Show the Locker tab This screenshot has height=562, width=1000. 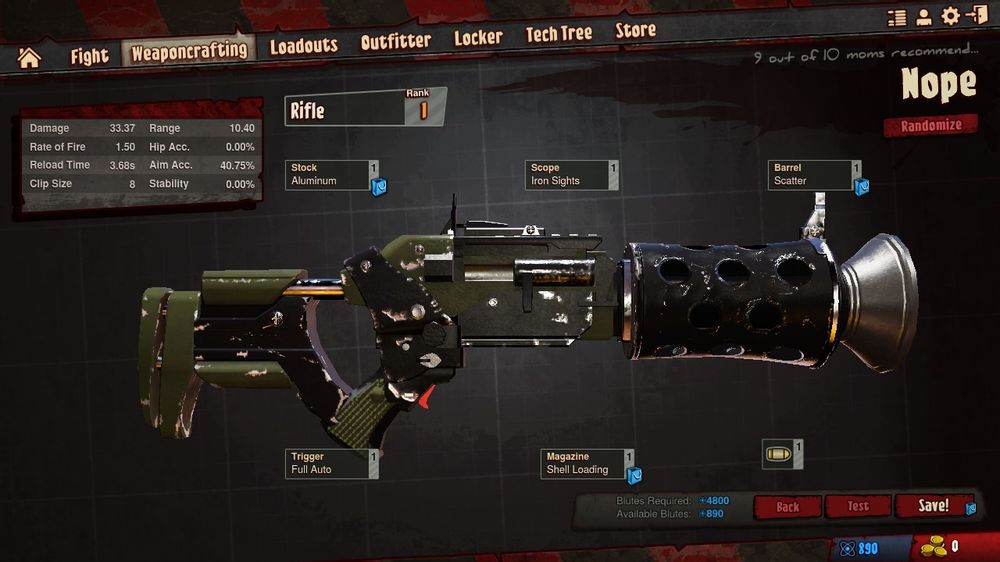(x=478, y=38)
